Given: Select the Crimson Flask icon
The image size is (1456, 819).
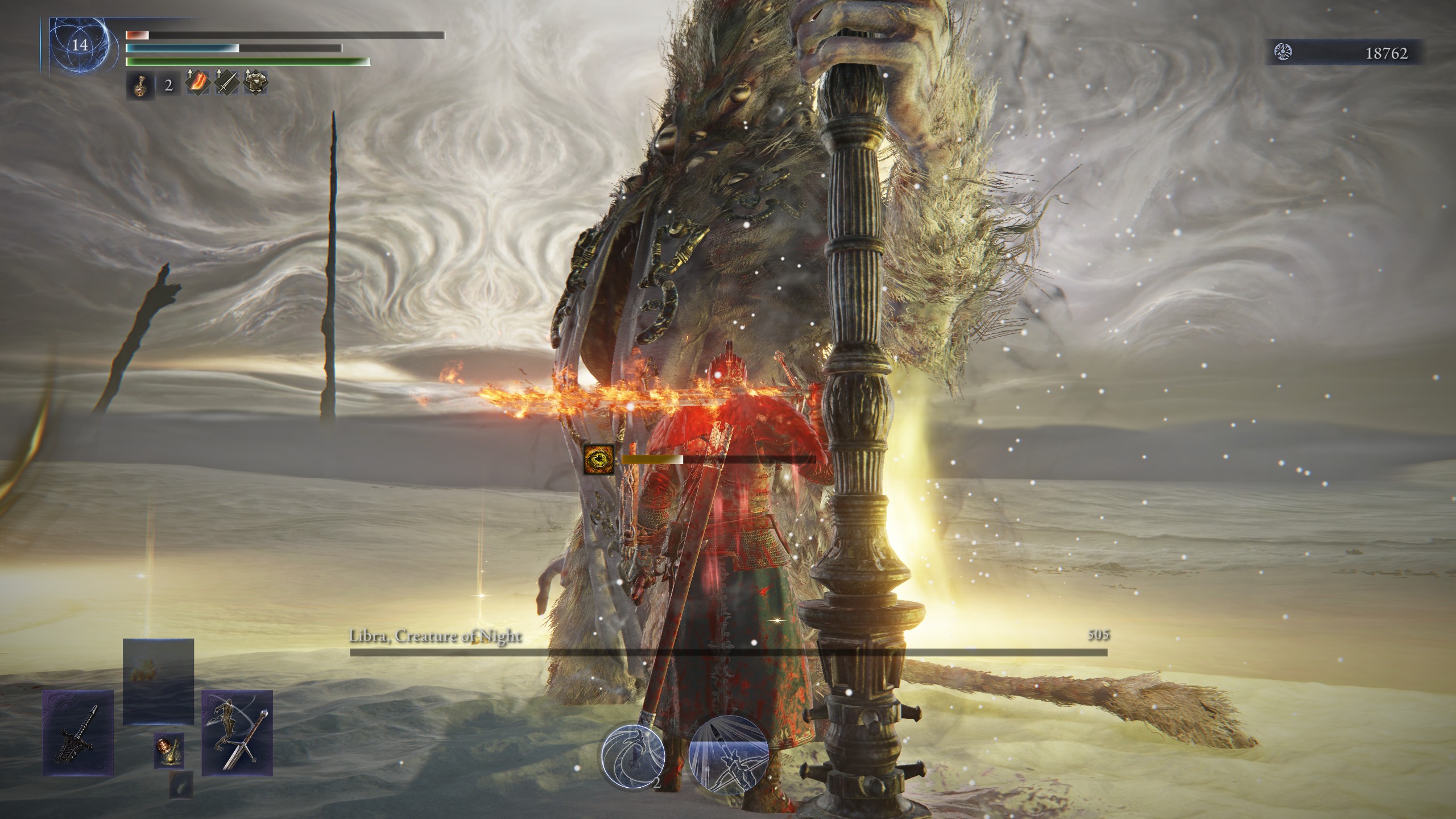Looking at the screenshot, I should coord(141,86).
